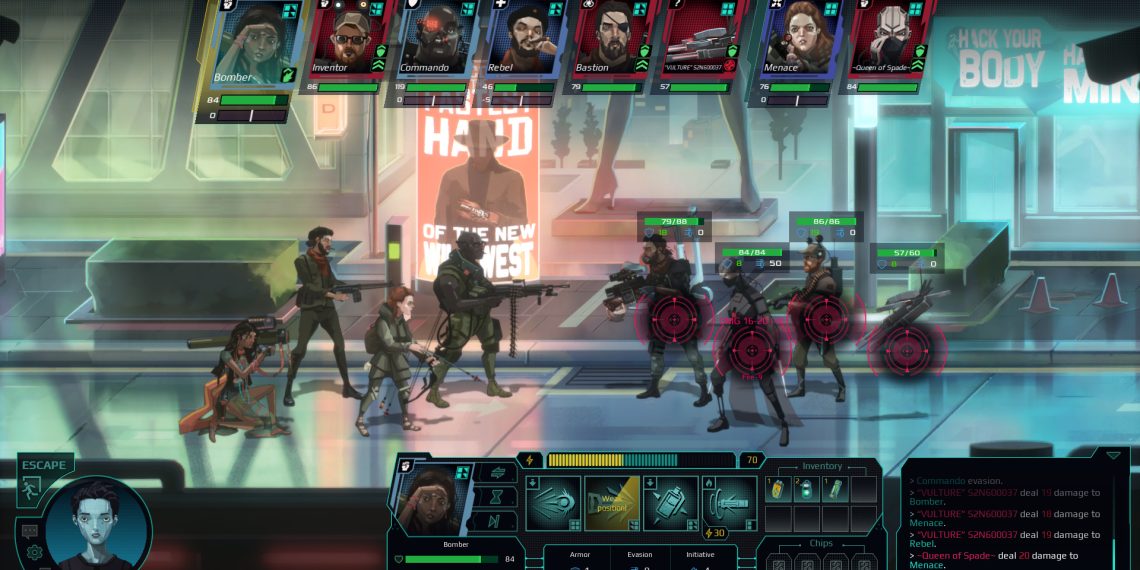Select the Inventor turn order portrait
Viewport: 1140px width, 570px height.
(347, 38)
